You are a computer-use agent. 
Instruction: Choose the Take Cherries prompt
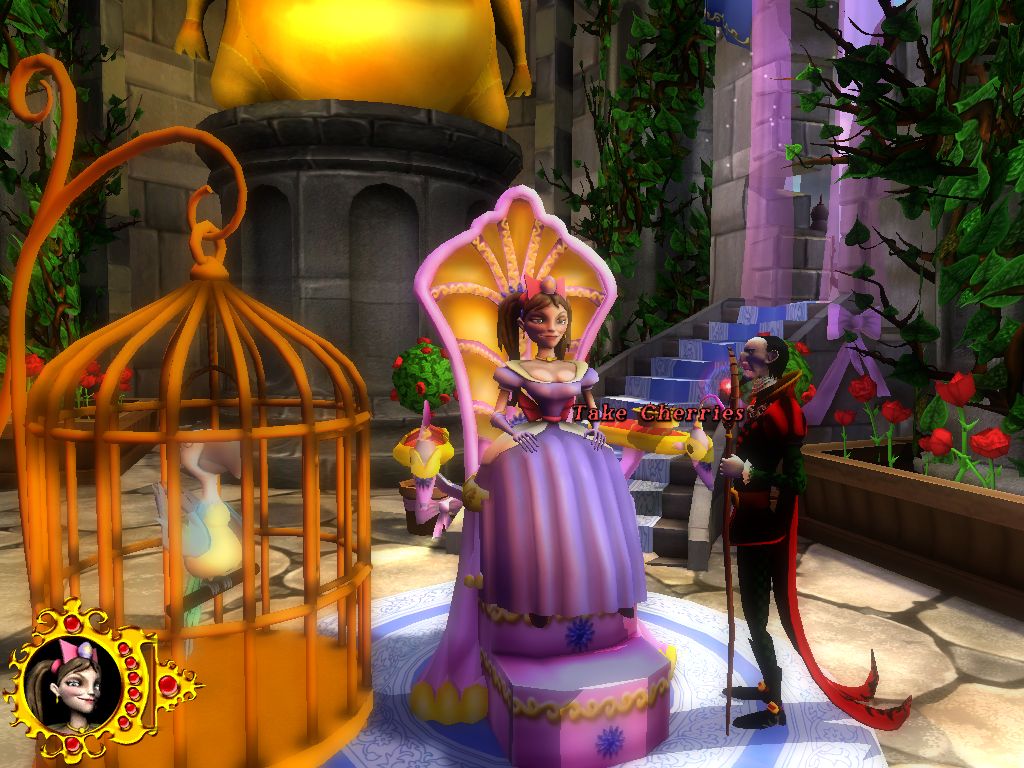658,413
